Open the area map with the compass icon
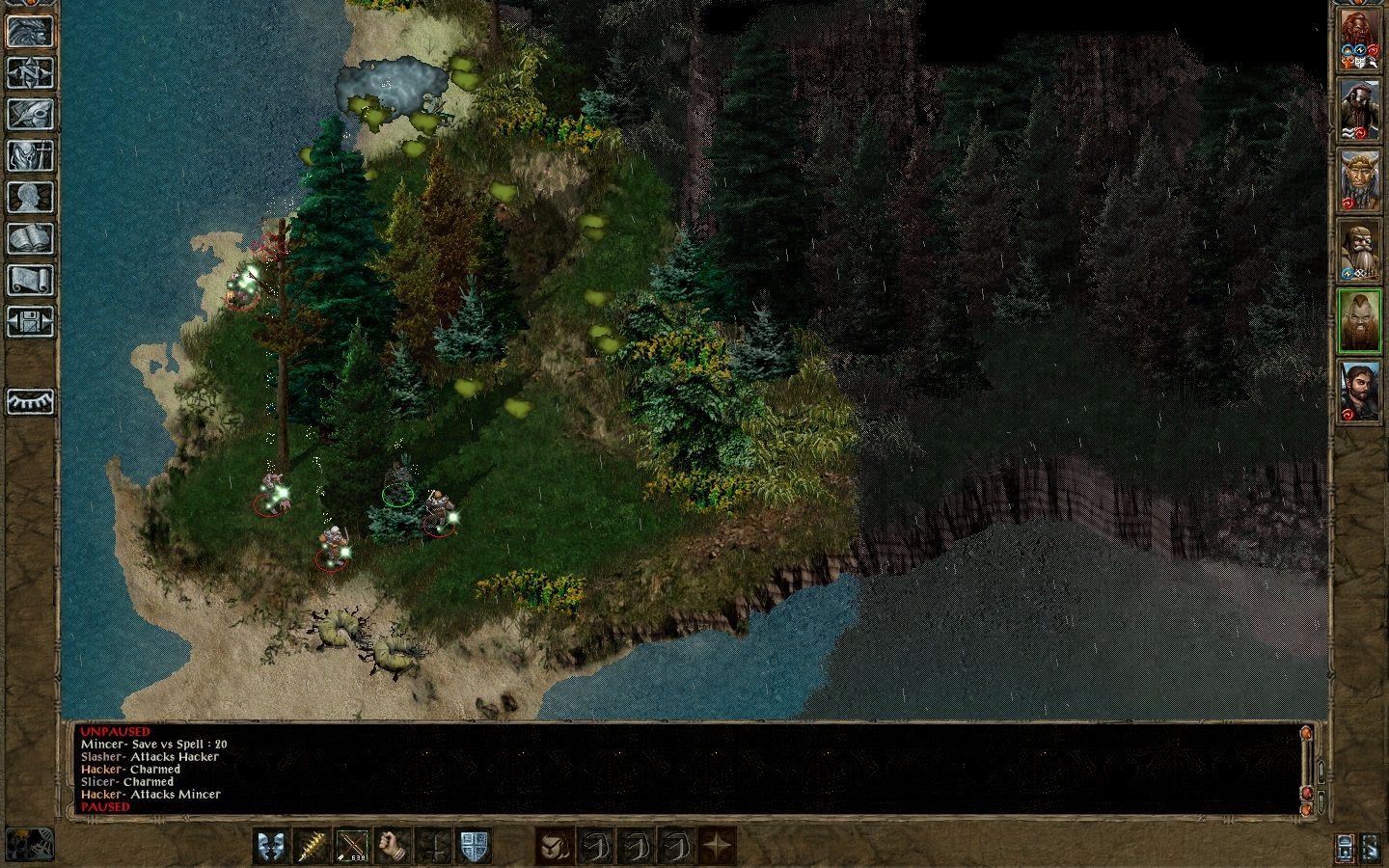Viewport: 1389px width, 868px height. (x=30, y=71)
